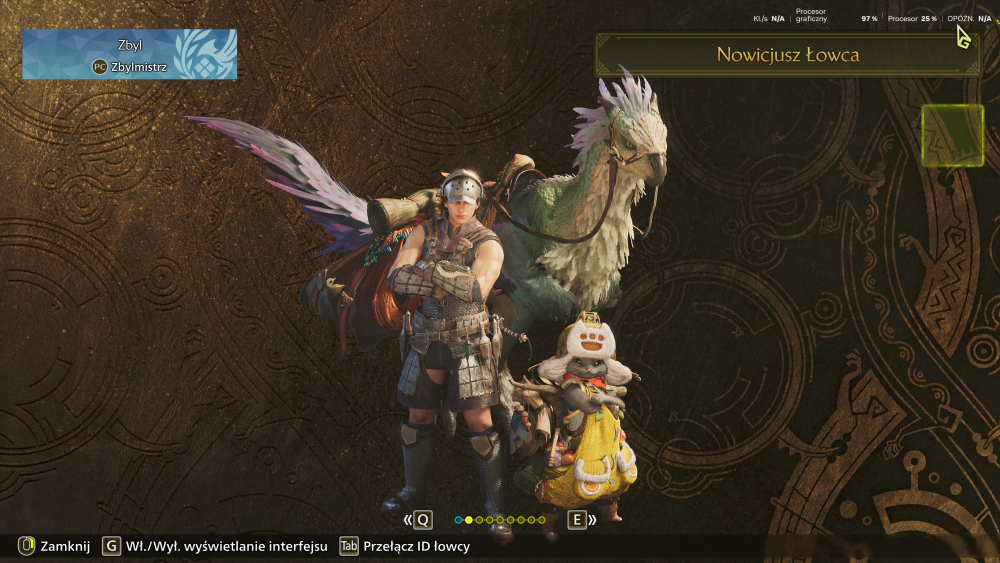
Task: Jump to the cyan first page dot
Action: [458, 520]
